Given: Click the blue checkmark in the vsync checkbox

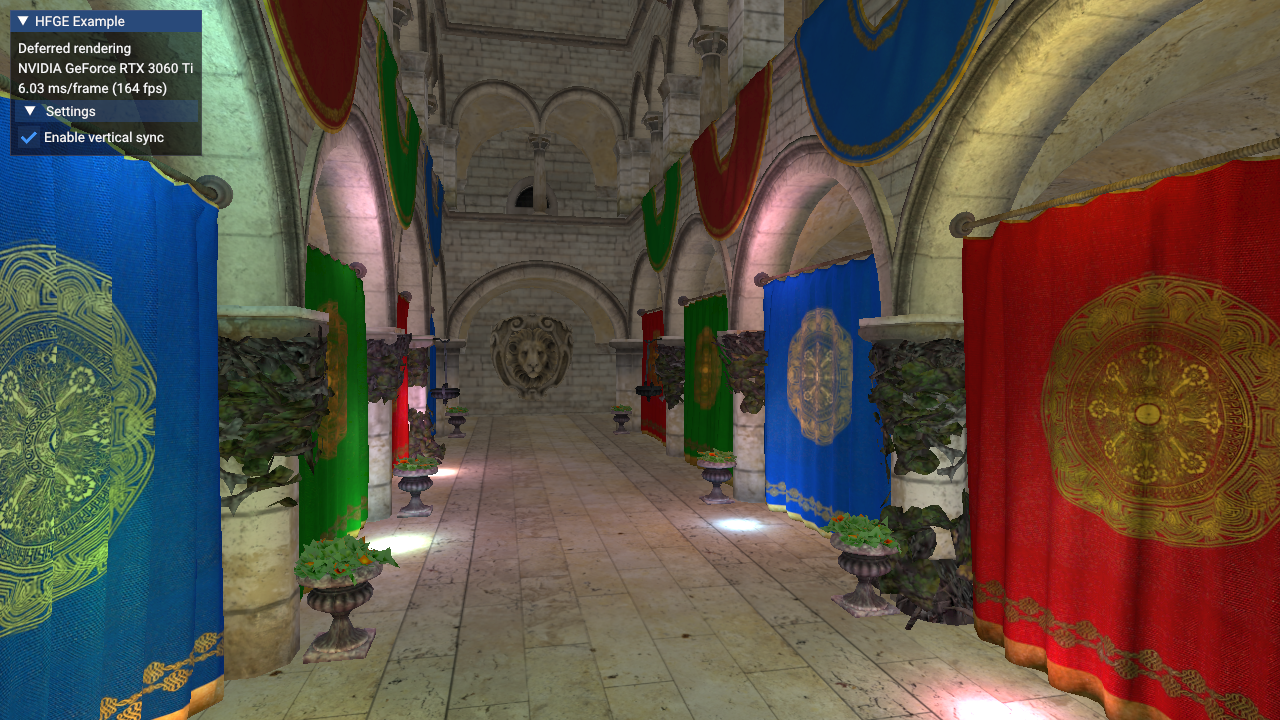Looking at the screenshot, I should (27, 138).
